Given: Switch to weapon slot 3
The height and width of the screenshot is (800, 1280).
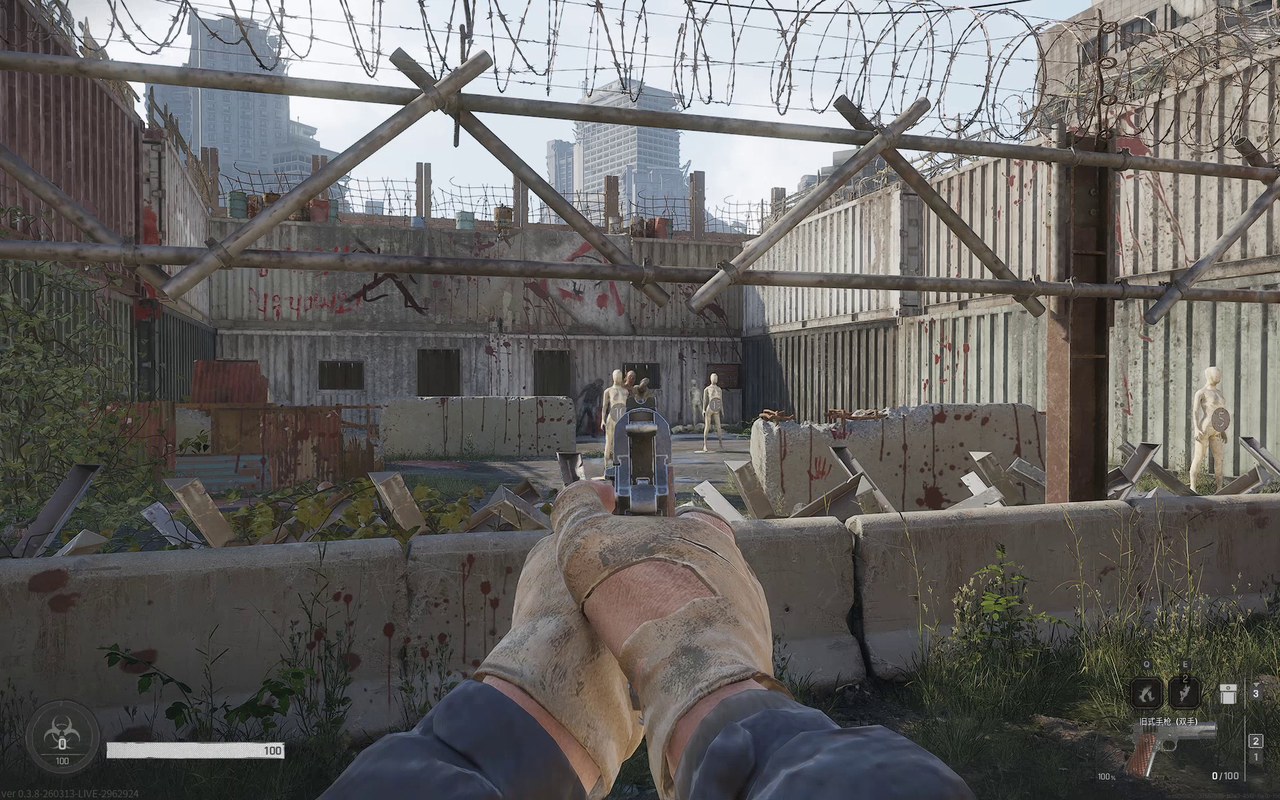Looking at the screenshot, I should (x=1256, y=693).
